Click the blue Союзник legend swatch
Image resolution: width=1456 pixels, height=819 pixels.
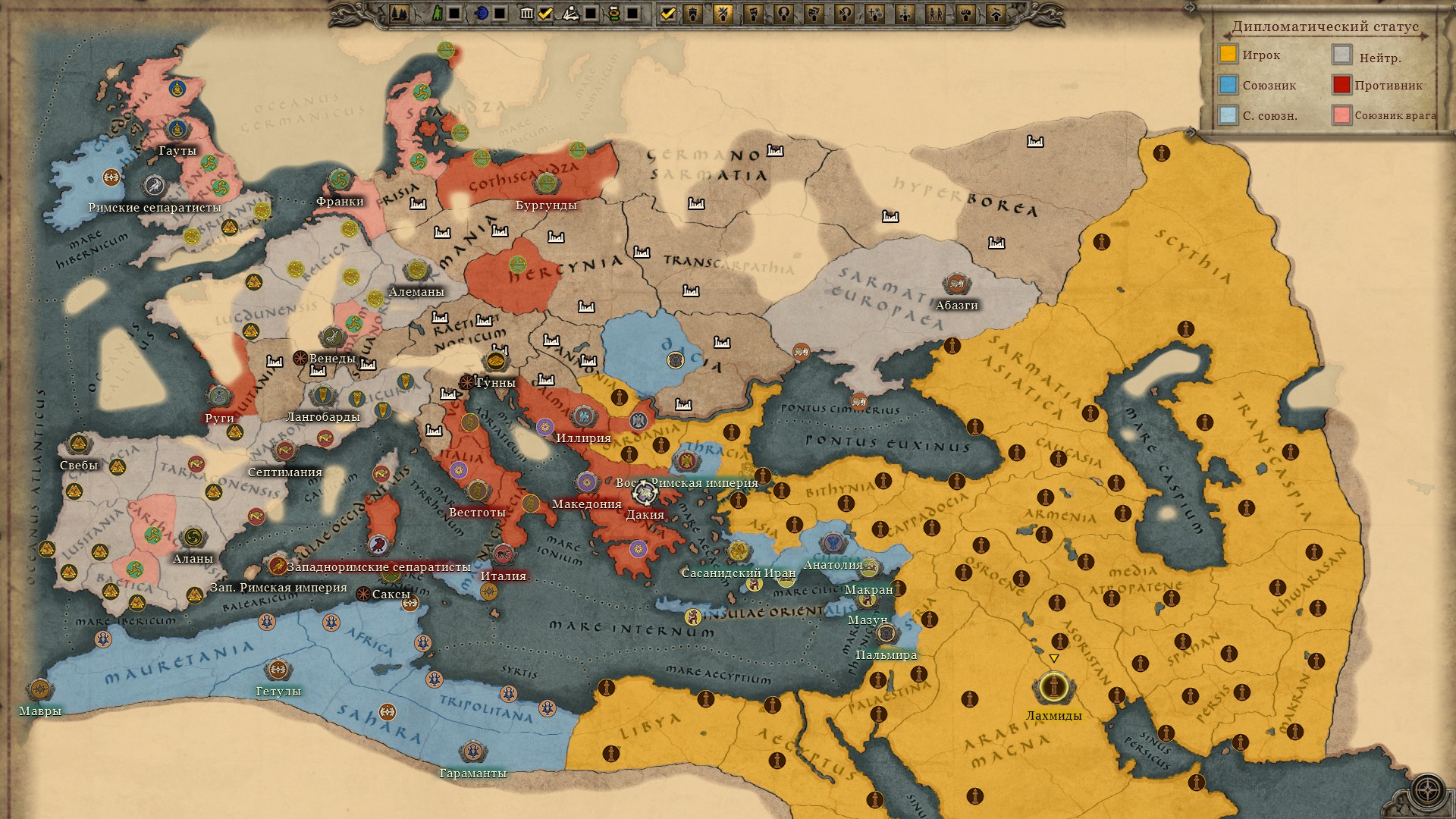point(1228,85)
